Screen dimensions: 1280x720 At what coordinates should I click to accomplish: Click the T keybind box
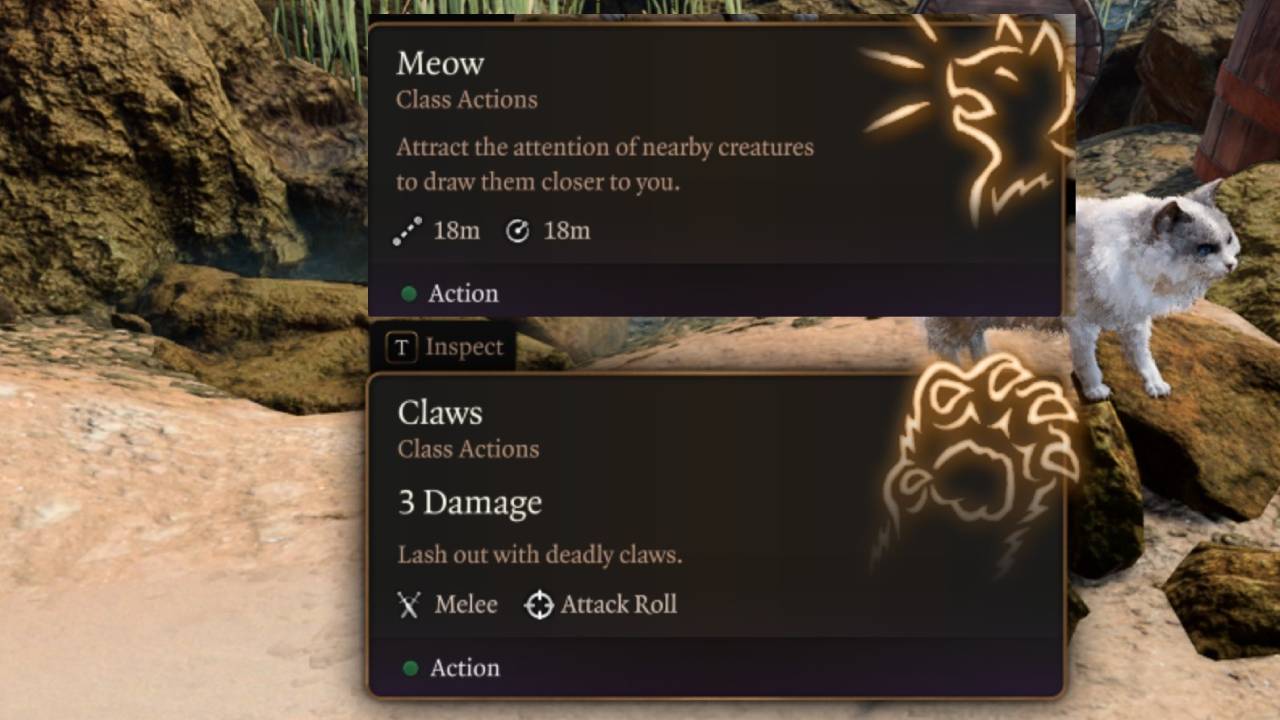click(x=400, y=347)
